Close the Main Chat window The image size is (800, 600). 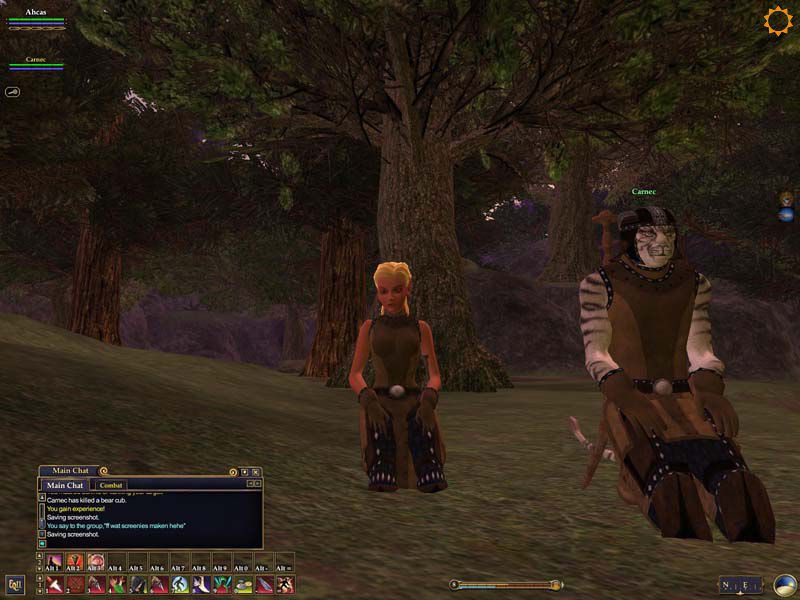(256, 471)
